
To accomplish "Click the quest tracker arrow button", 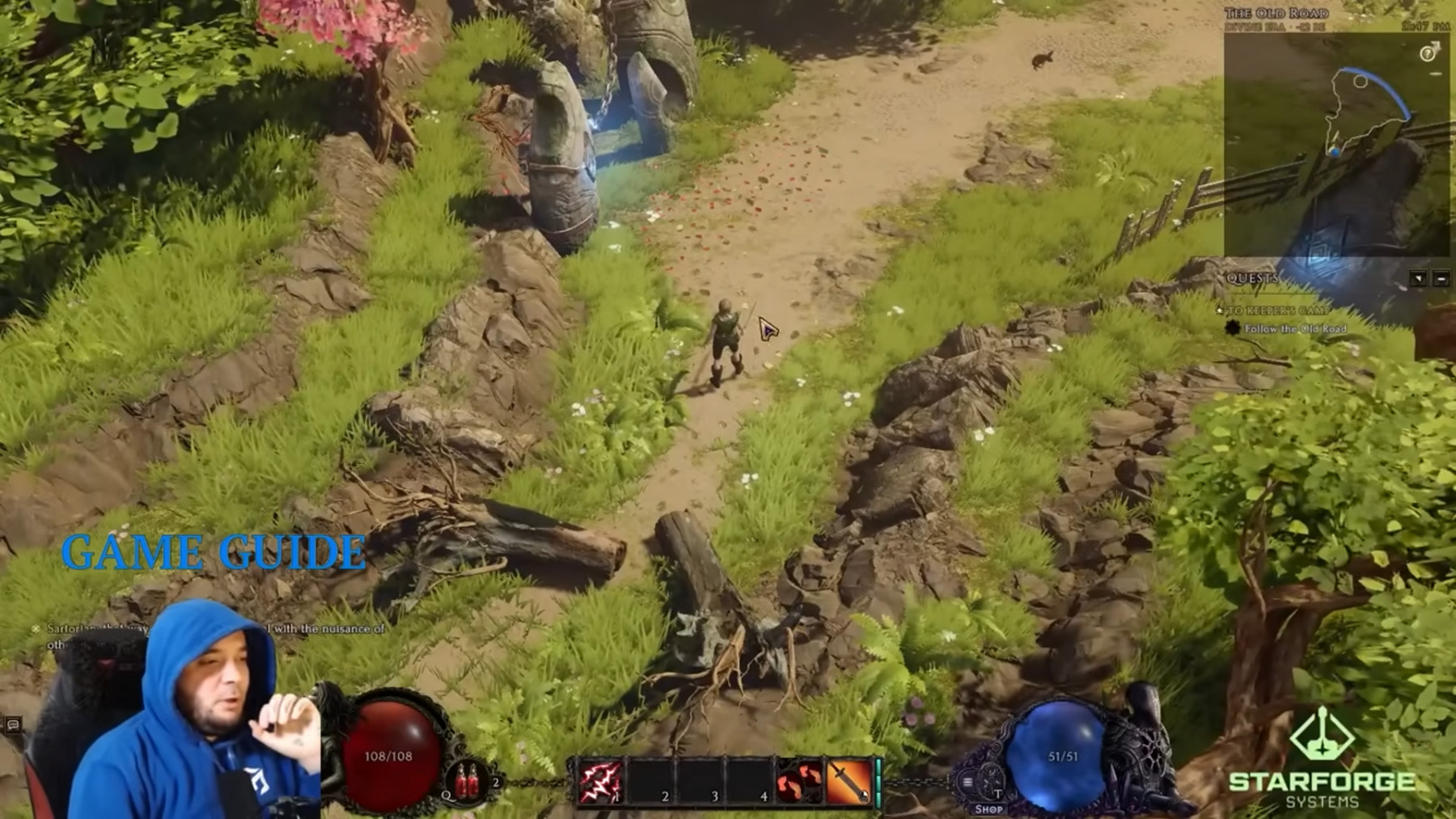I will click(1418, 279).
